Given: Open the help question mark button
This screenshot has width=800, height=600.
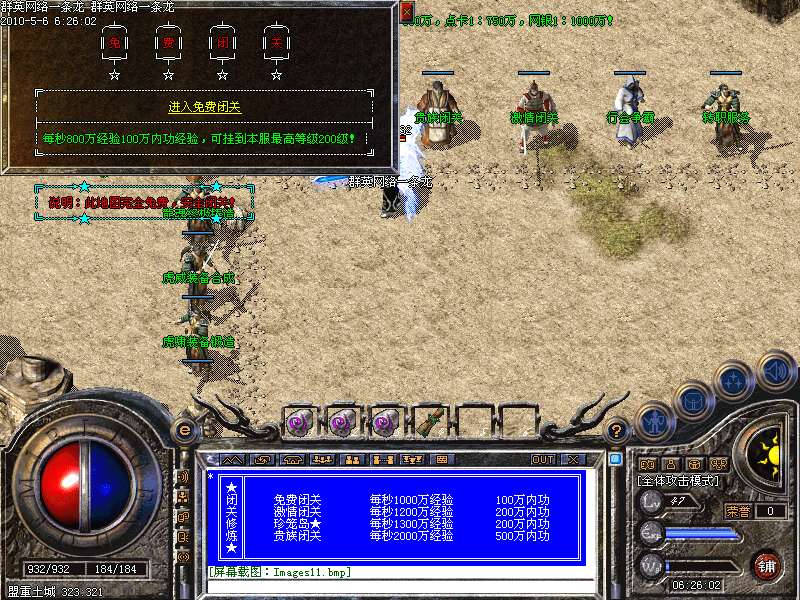Looking at the screenshot, I should click(617, 430).
